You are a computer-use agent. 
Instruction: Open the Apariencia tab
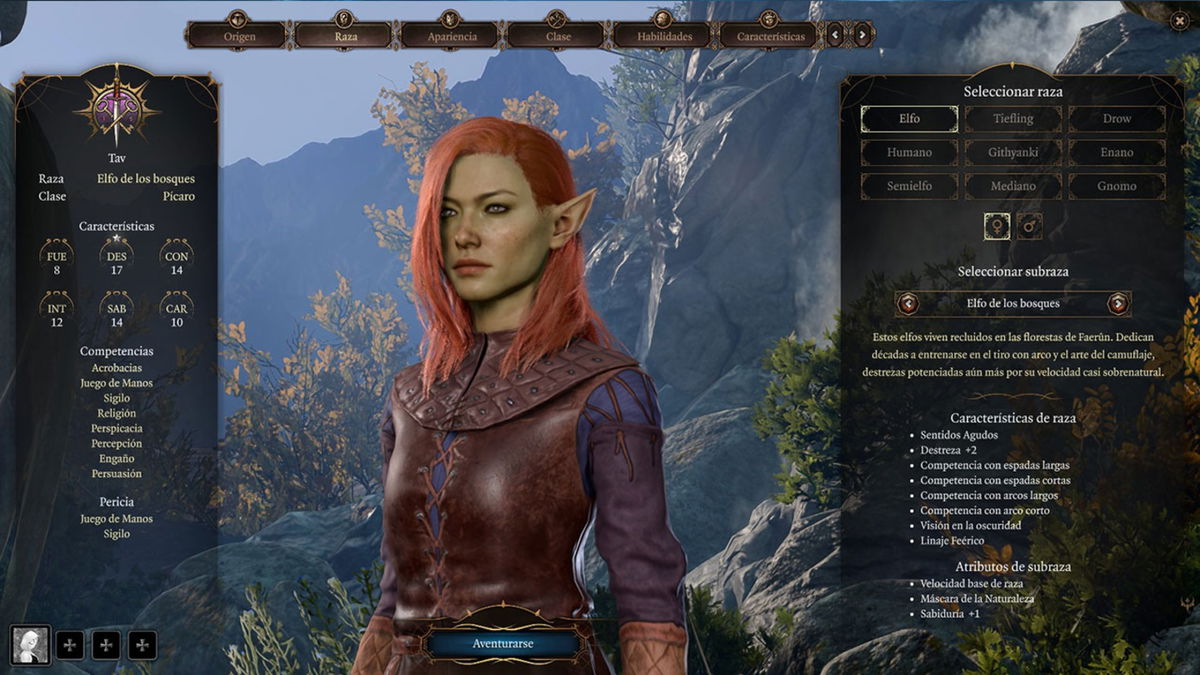[x=452, y=36]
